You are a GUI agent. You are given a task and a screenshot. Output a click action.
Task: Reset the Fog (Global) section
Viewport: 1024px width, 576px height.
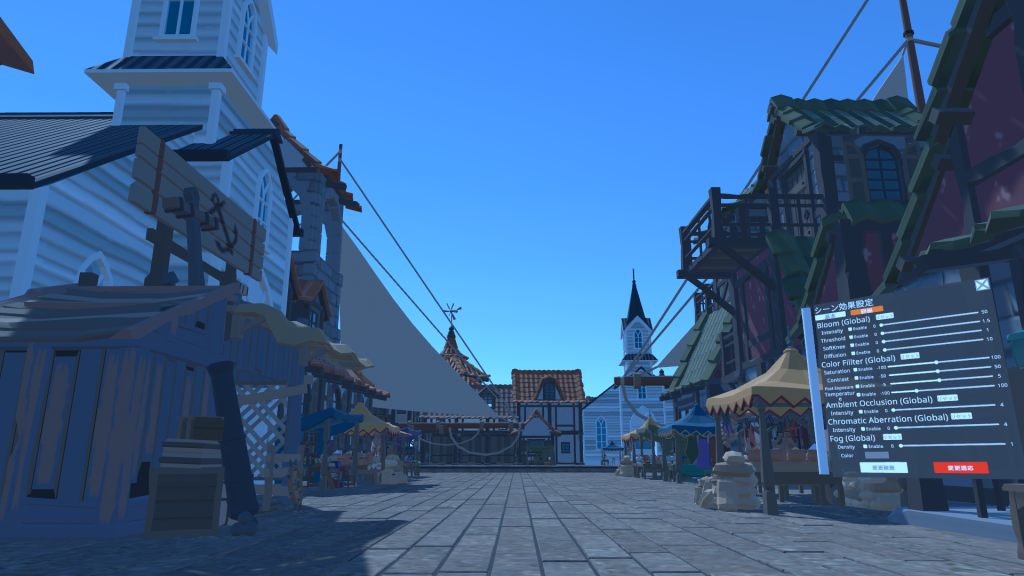[892, 437]
